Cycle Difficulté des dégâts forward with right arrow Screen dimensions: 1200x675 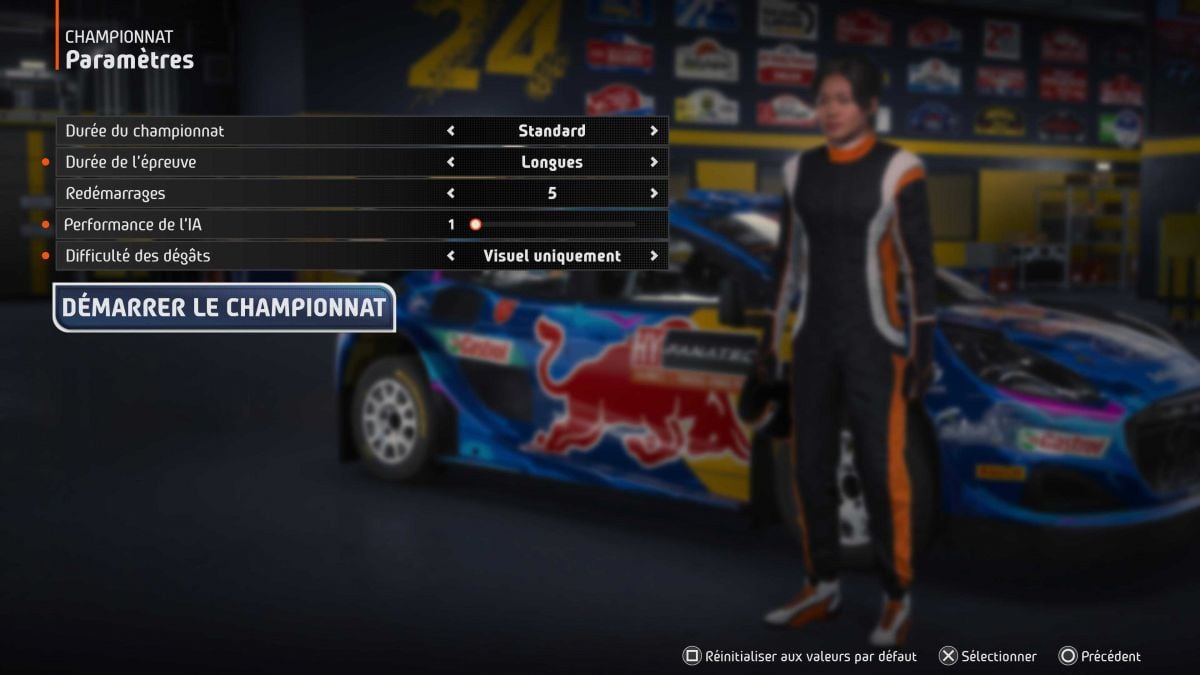coord(654,256)
